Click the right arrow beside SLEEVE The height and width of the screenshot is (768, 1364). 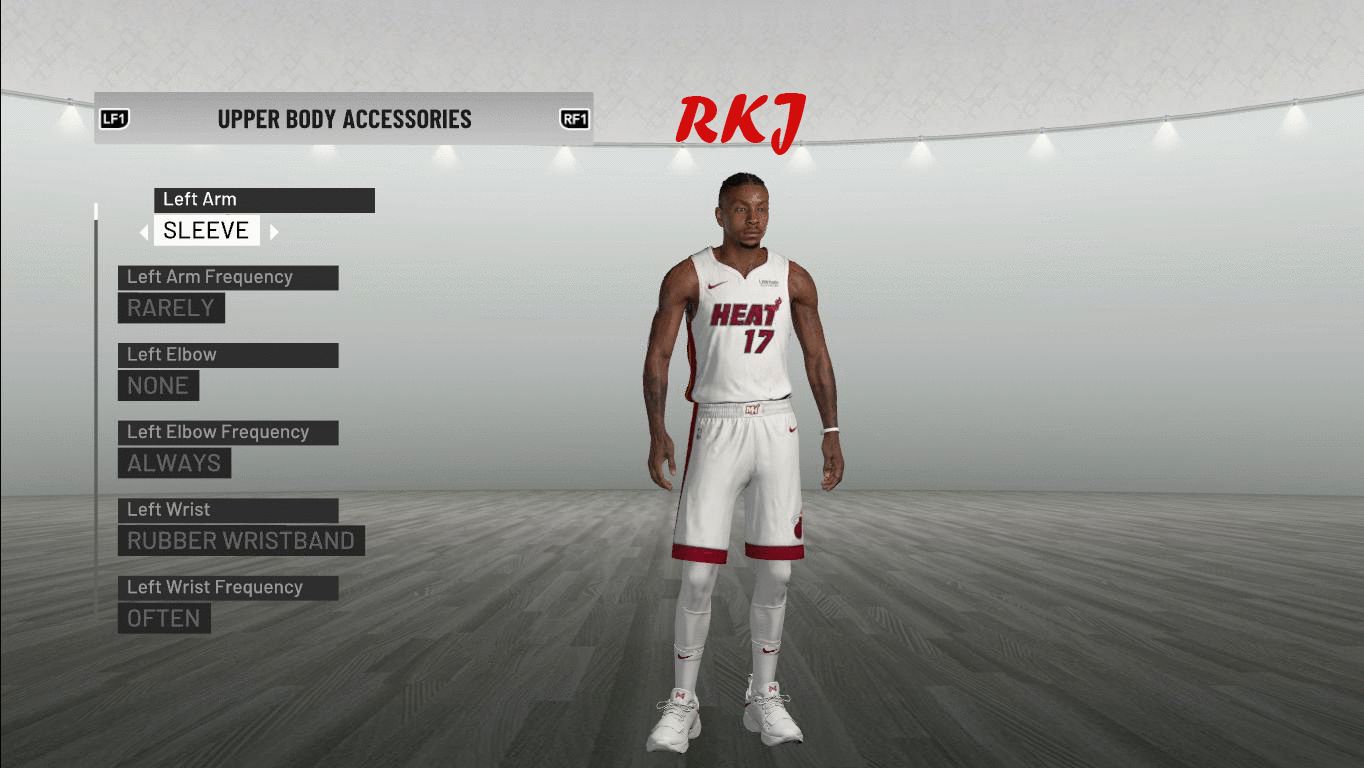pyautogui.click(x=274, y=232)
